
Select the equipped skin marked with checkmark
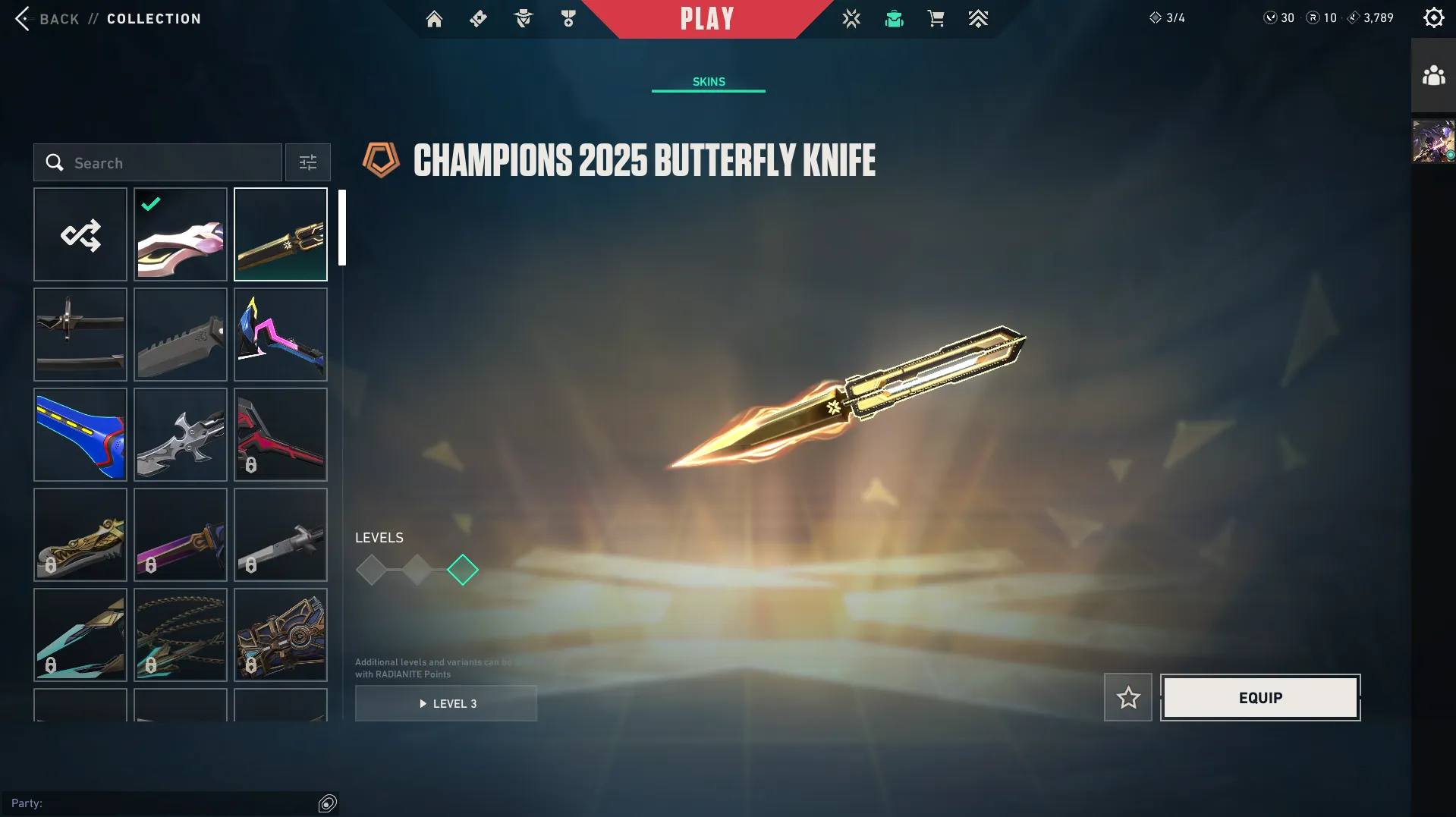coord(180,234)
